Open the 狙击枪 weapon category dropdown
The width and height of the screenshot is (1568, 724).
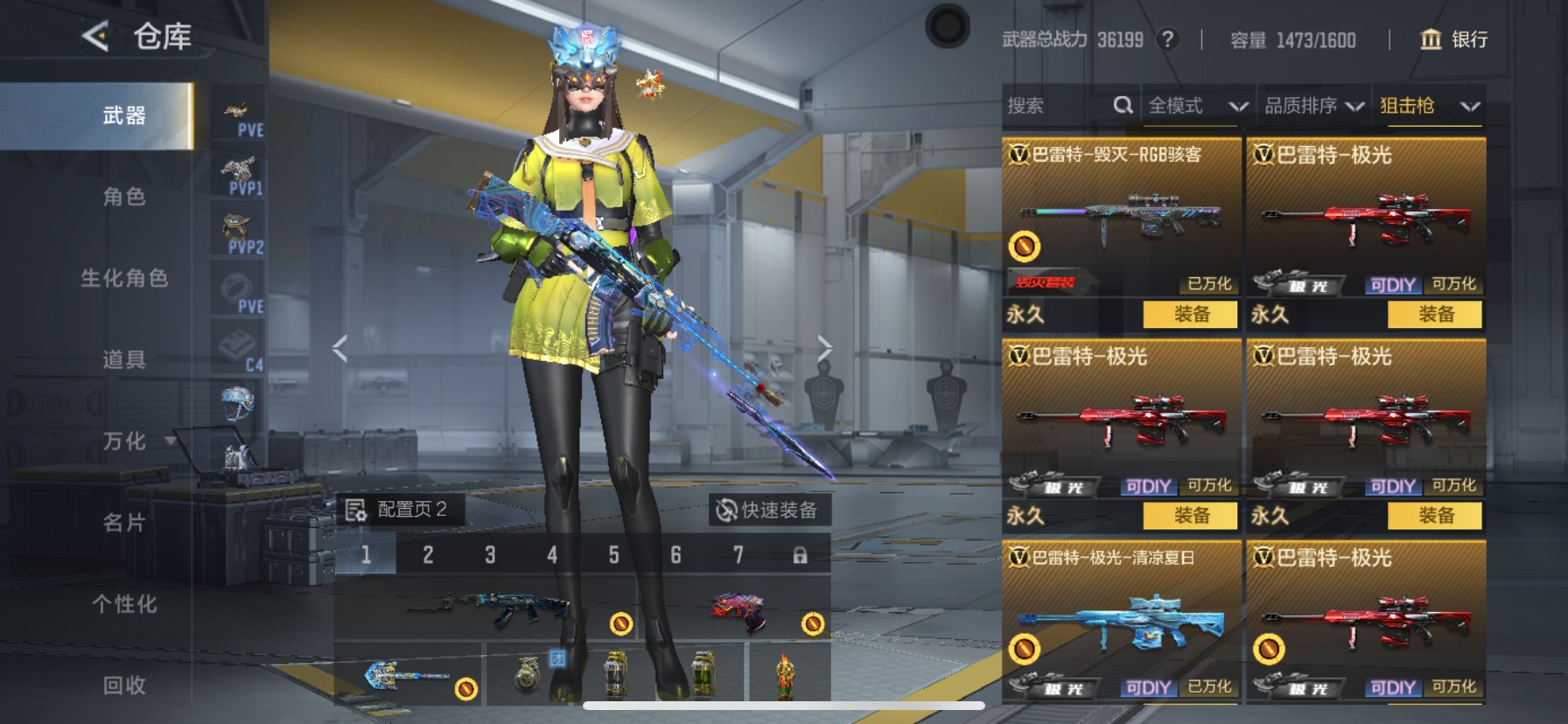pyautogui.click(x=1428, y=104)
